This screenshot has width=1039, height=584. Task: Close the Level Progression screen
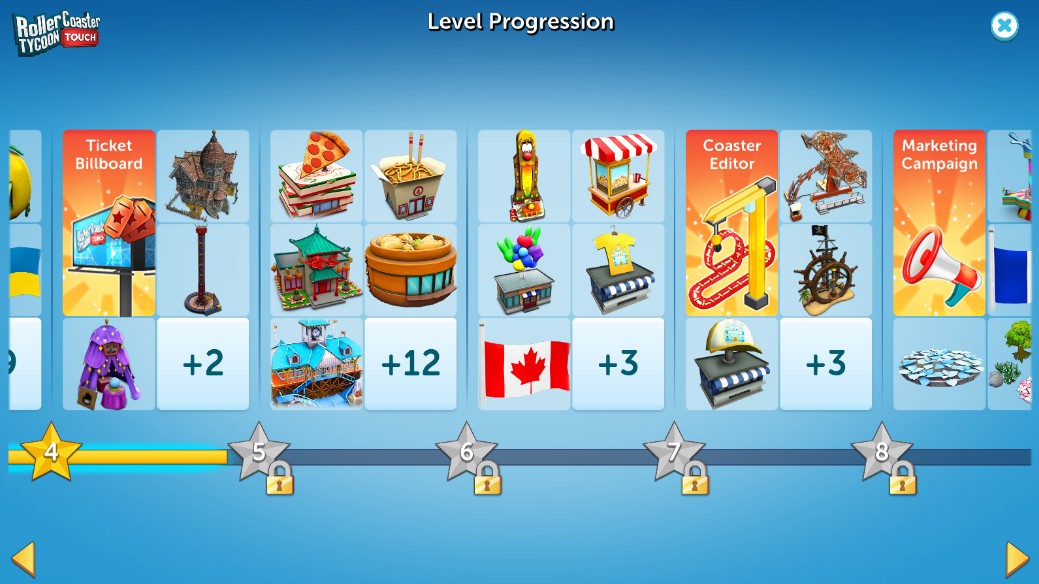click(1004, 26)
